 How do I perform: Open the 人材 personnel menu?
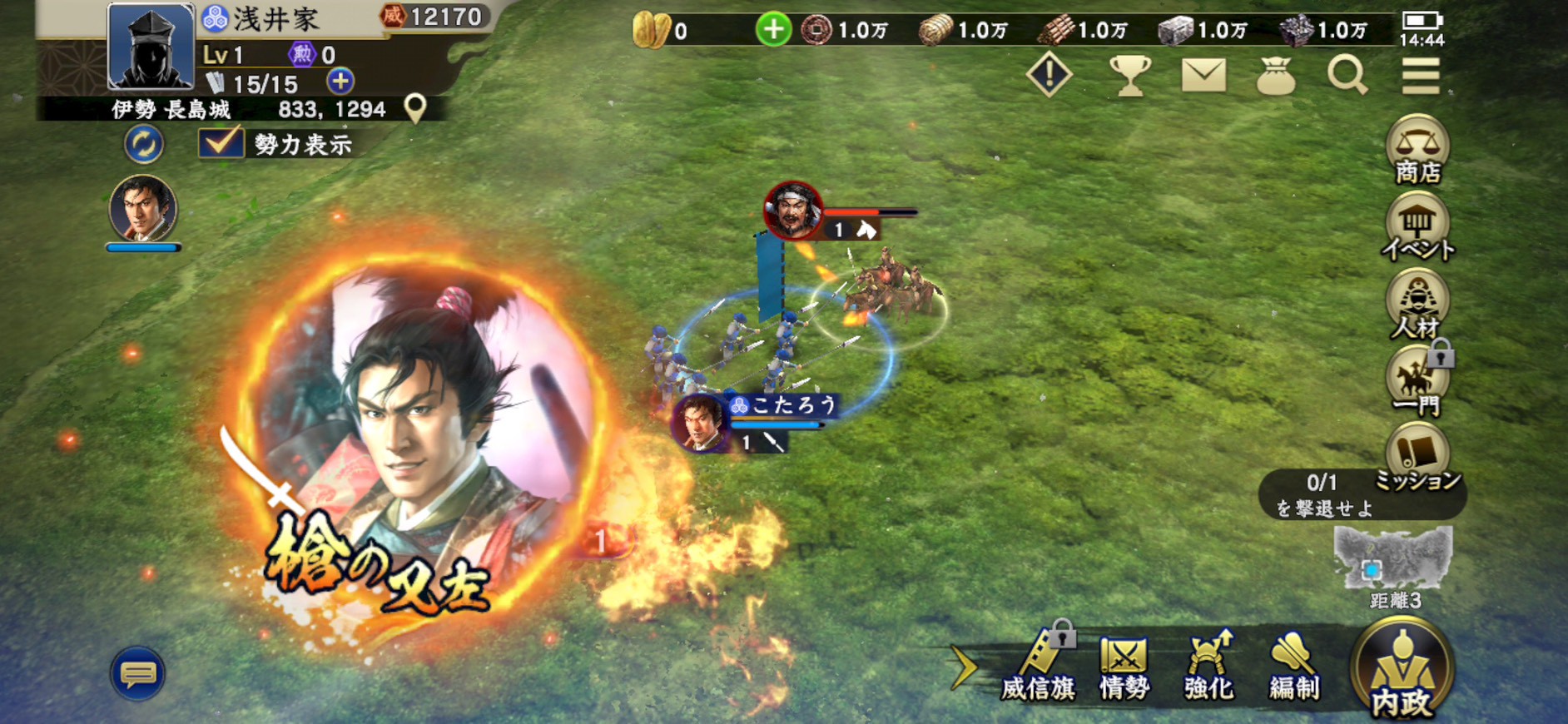click(x=1417, y=305)
